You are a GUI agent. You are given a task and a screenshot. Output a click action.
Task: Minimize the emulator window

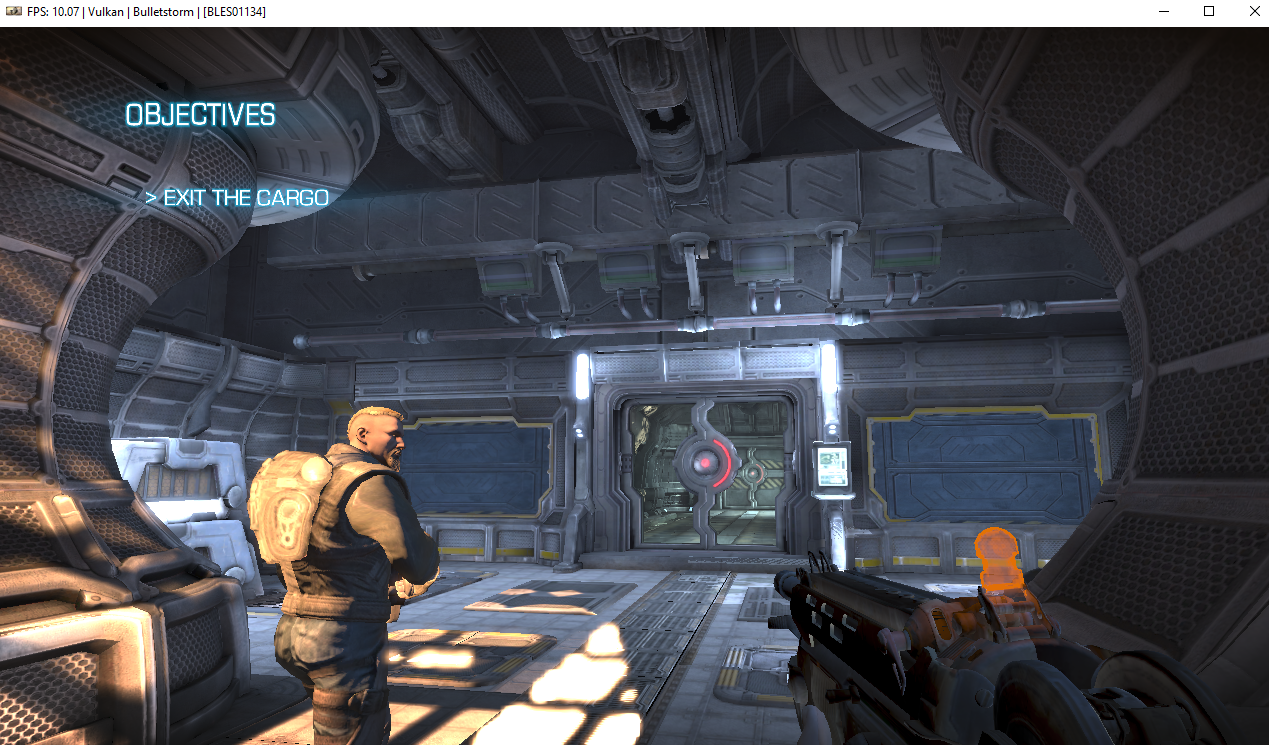coord(1164,12)
